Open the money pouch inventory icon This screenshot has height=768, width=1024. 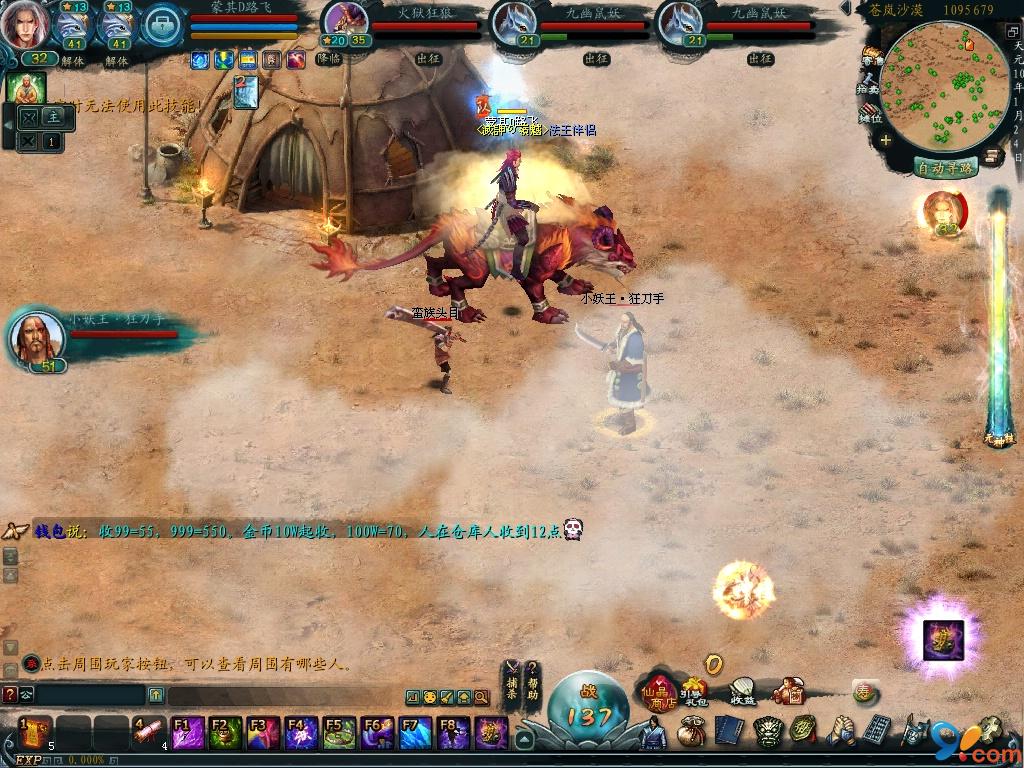tap(691, 733)
